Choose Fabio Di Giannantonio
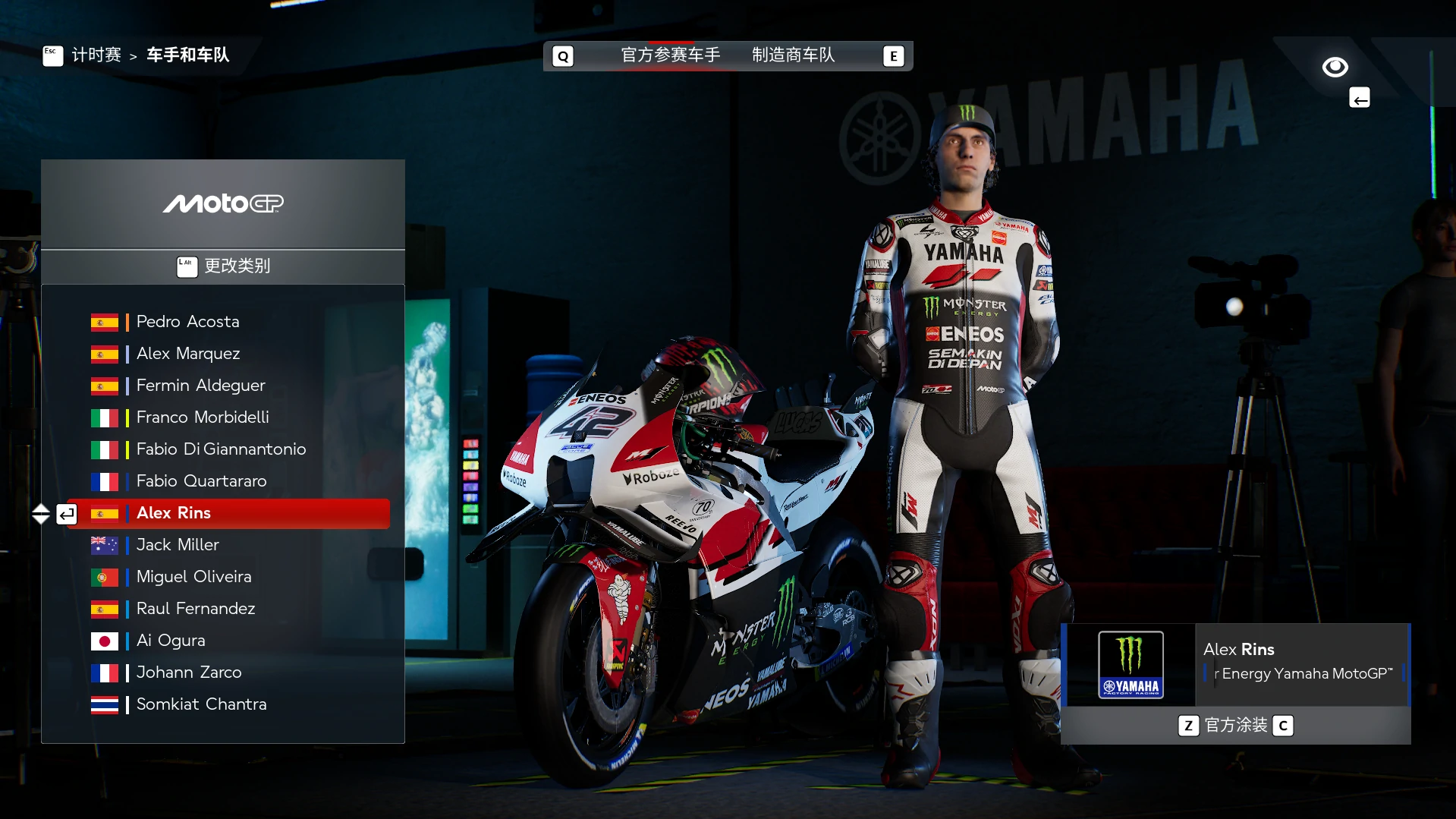This screenshot has width=1456, height=819. pyautogui.click(x=221, y=449)
